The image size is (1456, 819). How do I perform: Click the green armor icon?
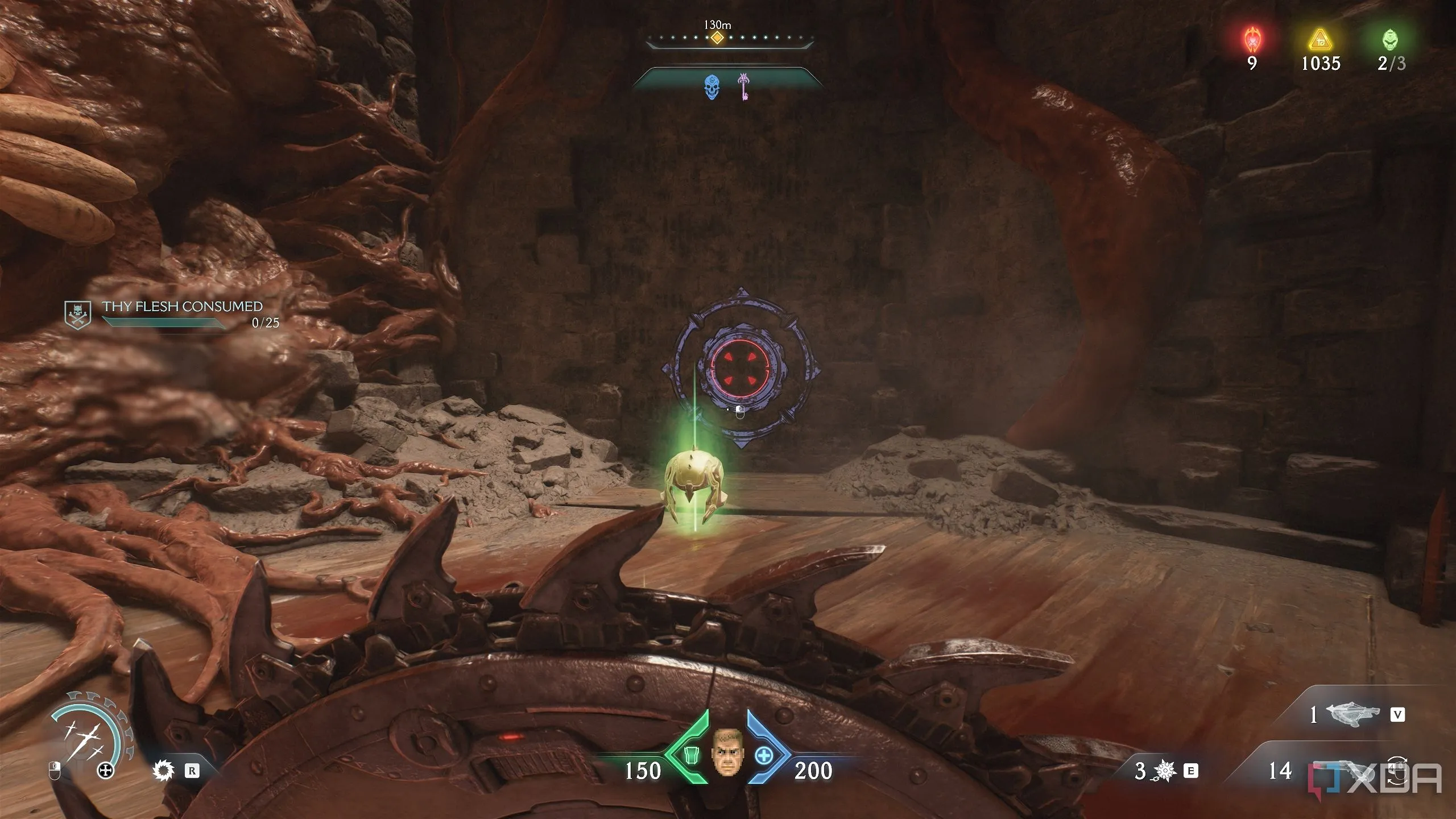(690, 756)
